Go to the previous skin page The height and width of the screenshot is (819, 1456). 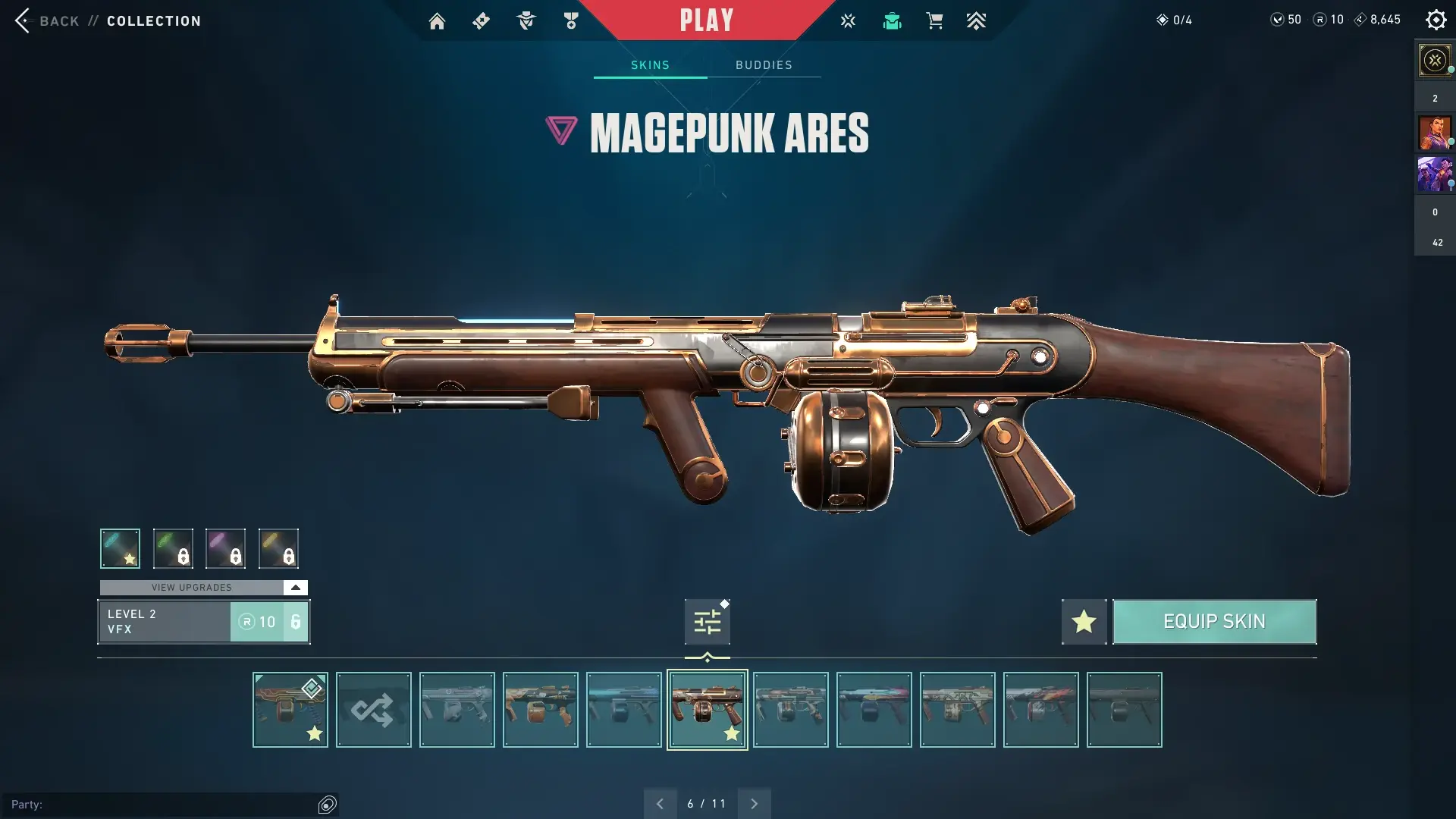(660, 804)
